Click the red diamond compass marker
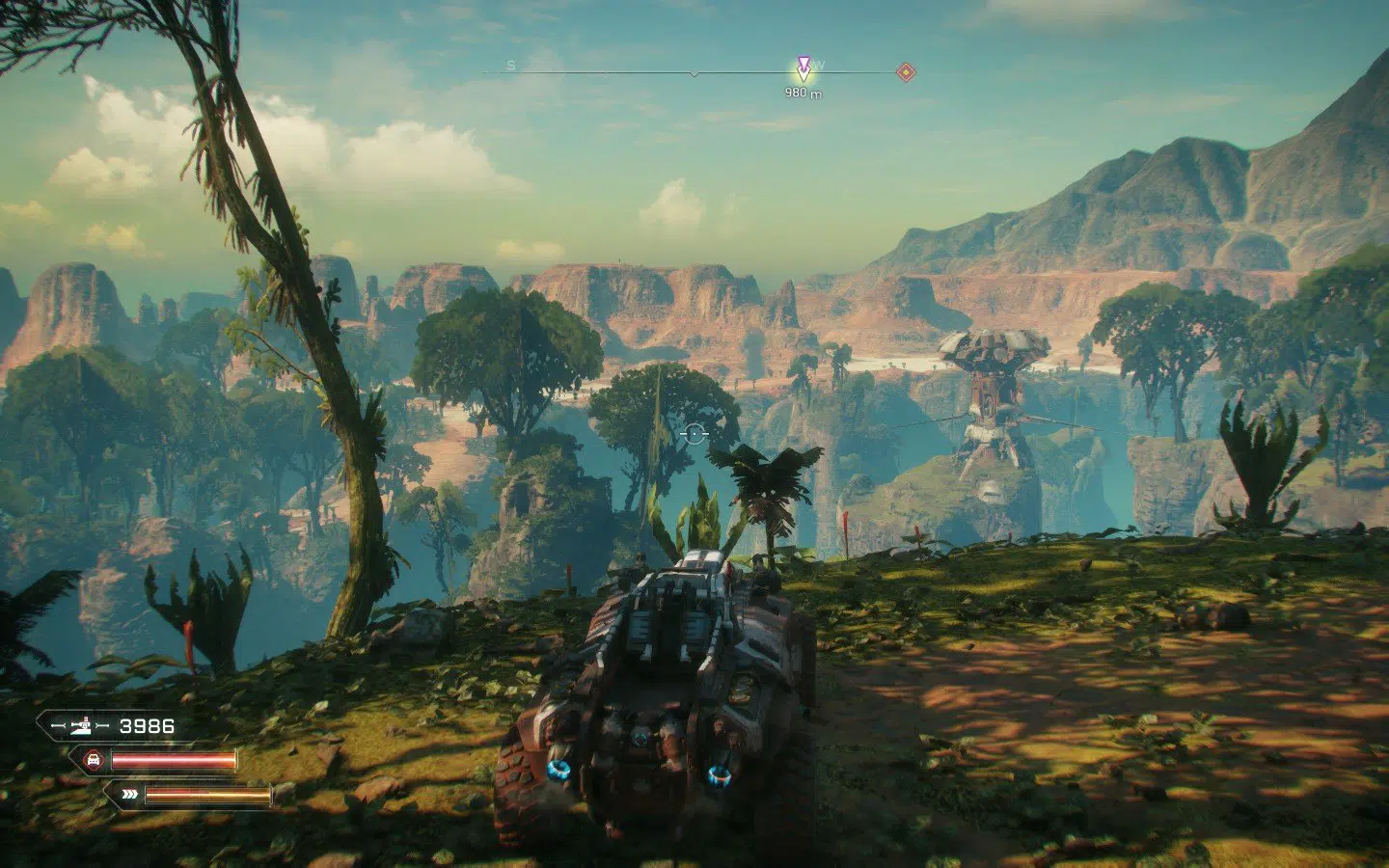1389x868 pixels. tap(905, 72)
